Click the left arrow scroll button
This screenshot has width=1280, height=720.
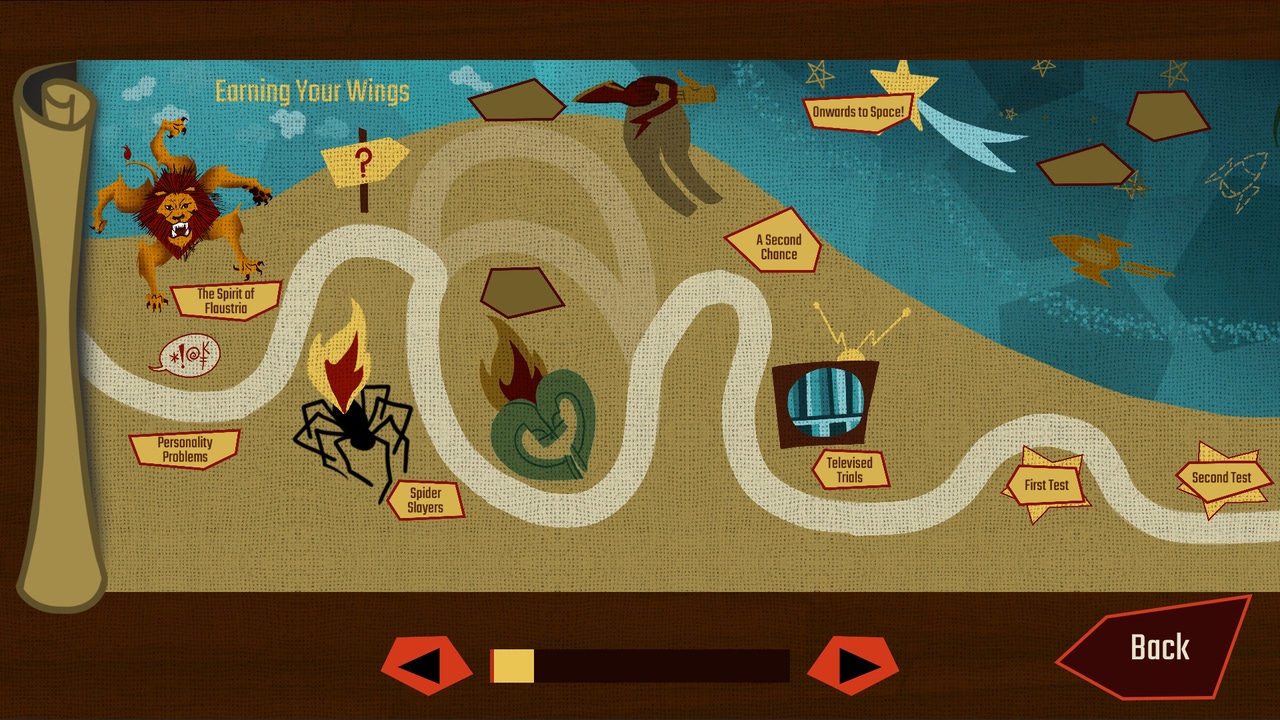point(425,666)
